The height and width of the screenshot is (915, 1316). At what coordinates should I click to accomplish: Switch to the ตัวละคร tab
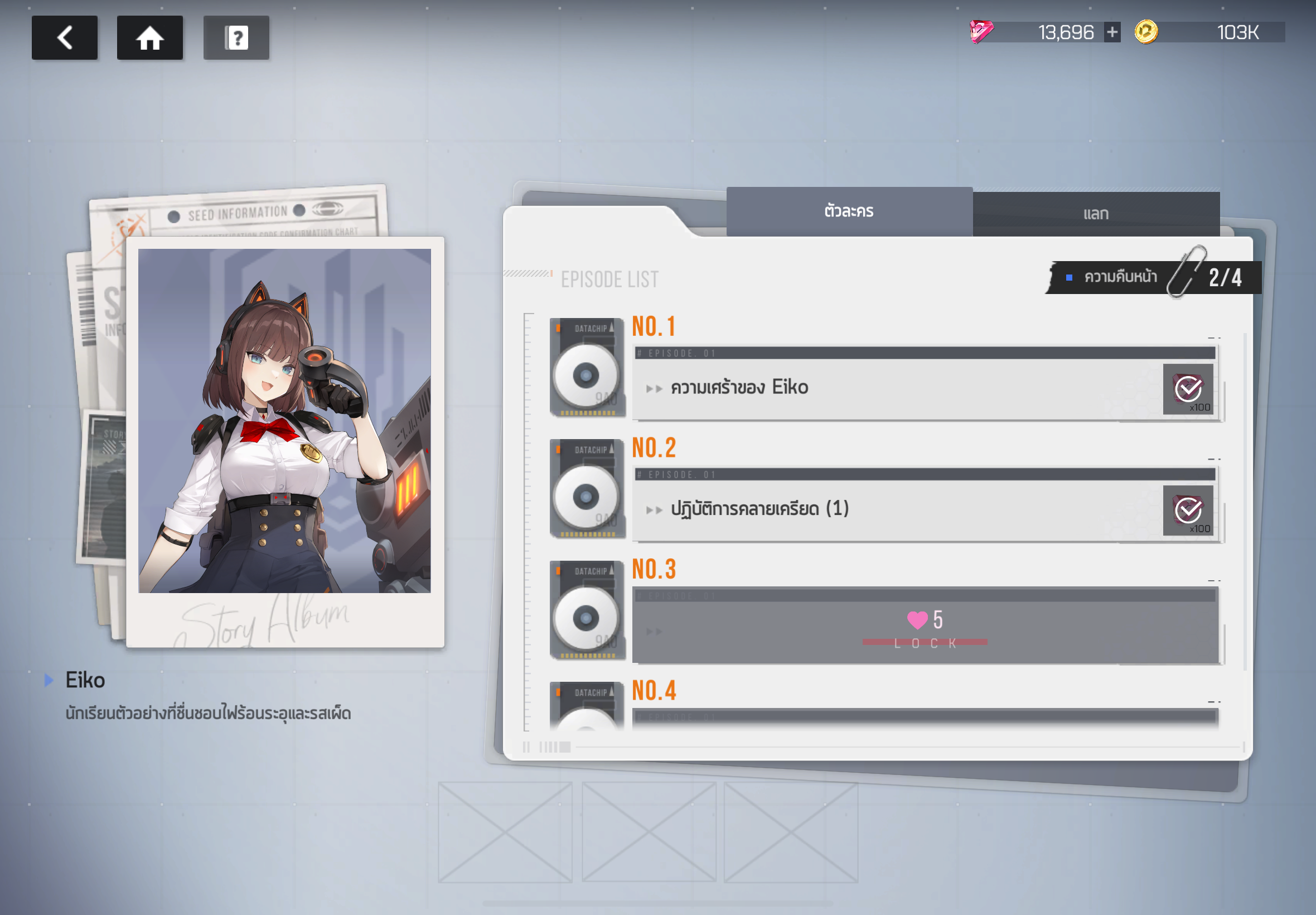tap(849, 211)
